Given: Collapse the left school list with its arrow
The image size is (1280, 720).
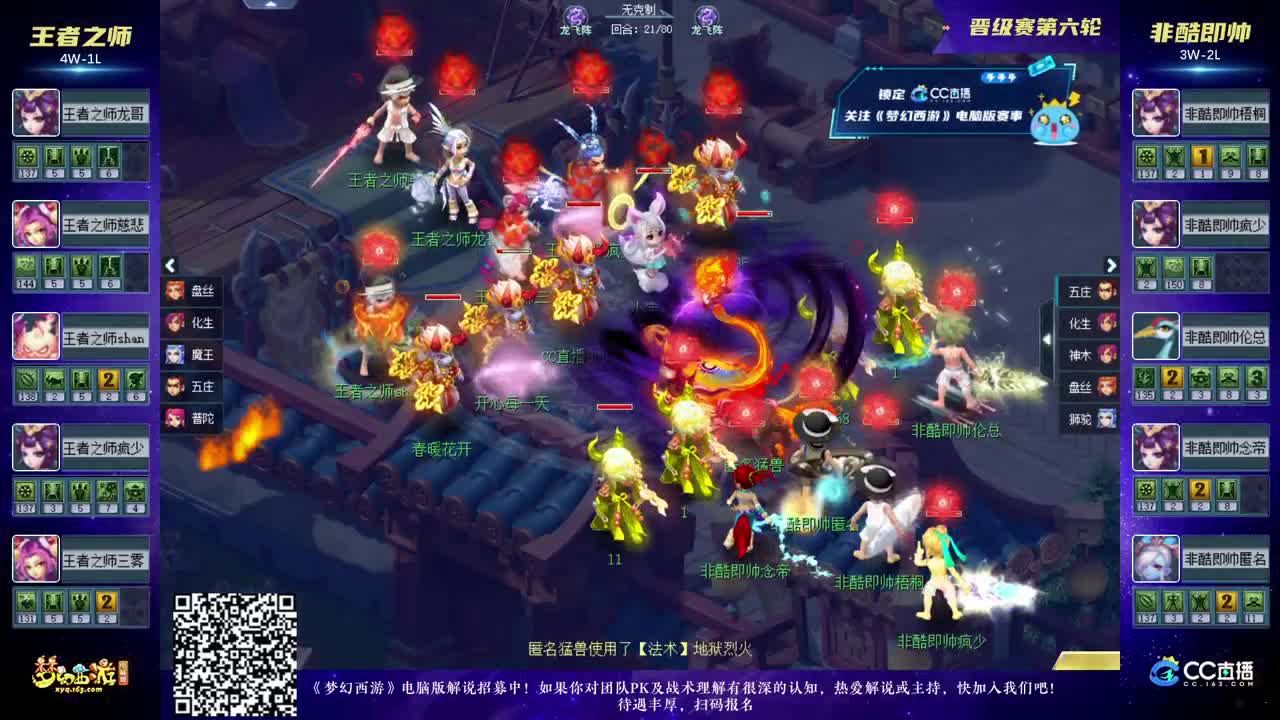Looking at the screenshot, I should point(171,265).
